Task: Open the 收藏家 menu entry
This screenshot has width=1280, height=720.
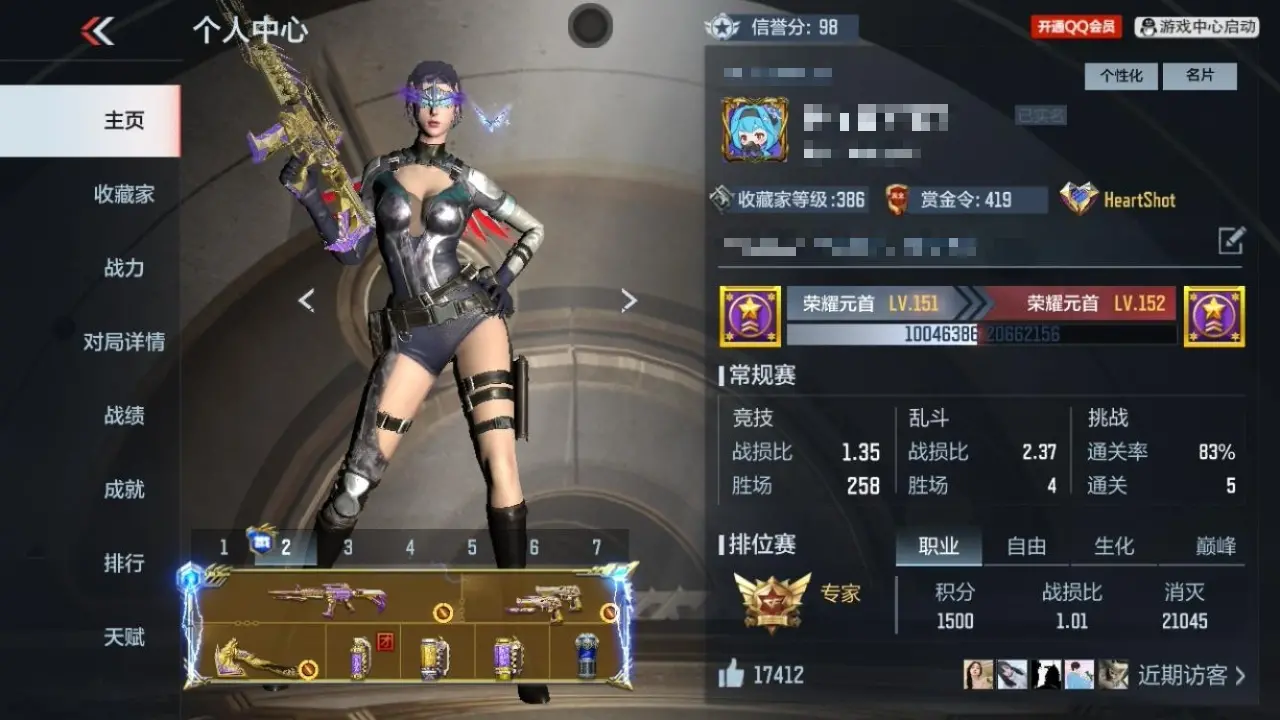Action: tap(124, 194)
